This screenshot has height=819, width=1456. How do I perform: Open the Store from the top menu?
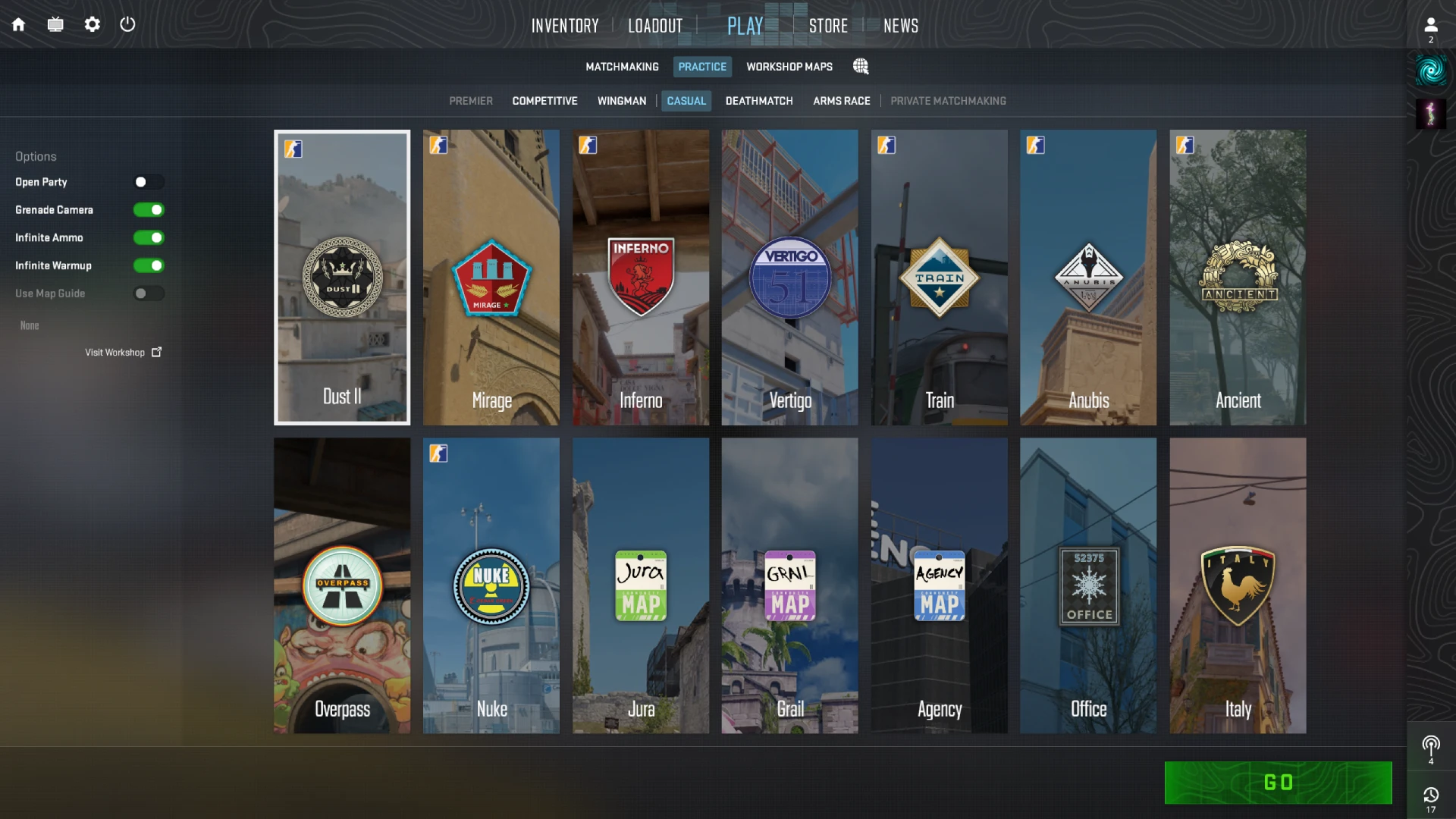828,25
